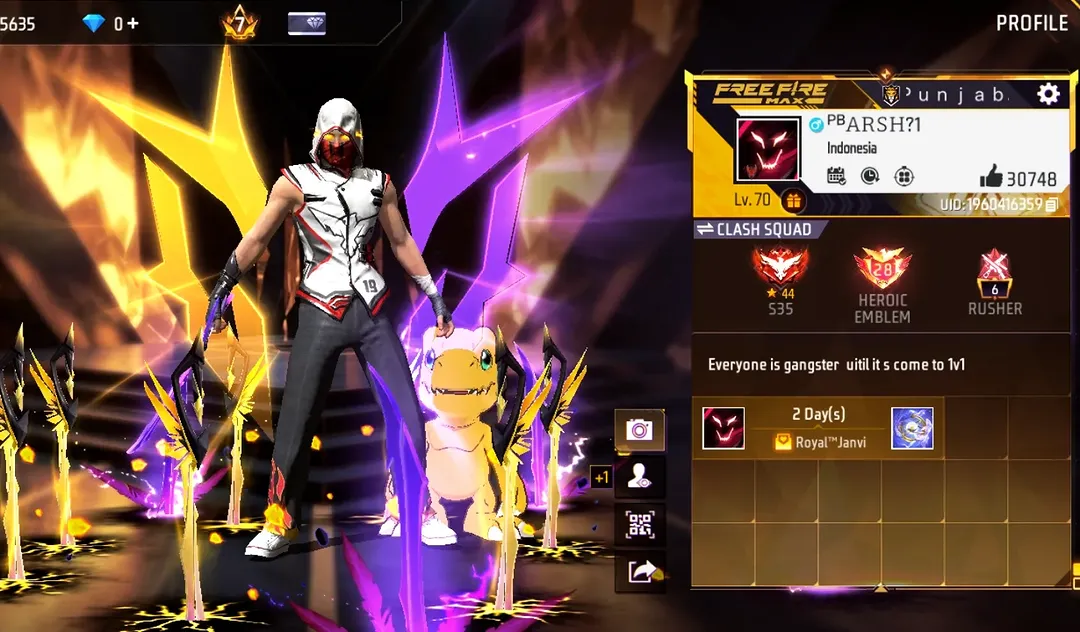The width and height of the screenshot is (1080, 632).
Task: Open the profile visitors icon
Action: pyautogui.click(x=638, y=477)
